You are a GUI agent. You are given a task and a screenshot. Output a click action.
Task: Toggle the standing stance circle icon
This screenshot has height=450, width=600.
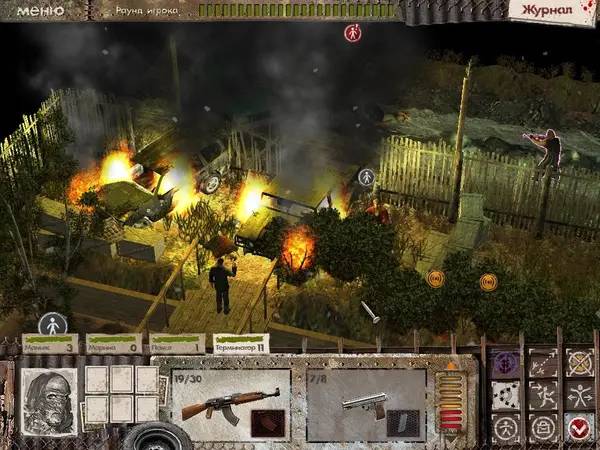pos(507,429)
